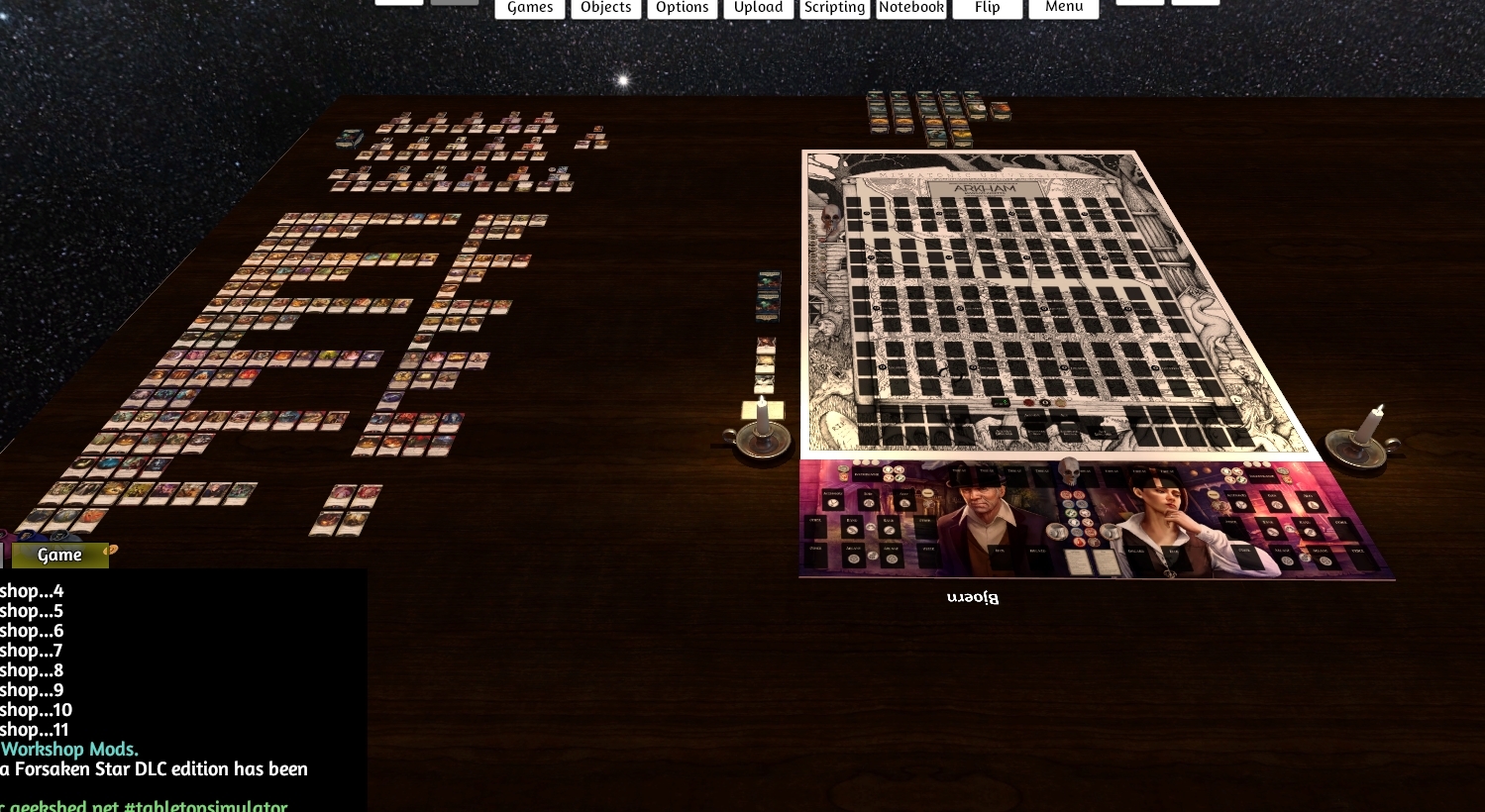
Task: Open the Options panel
Action: (682, 7)
